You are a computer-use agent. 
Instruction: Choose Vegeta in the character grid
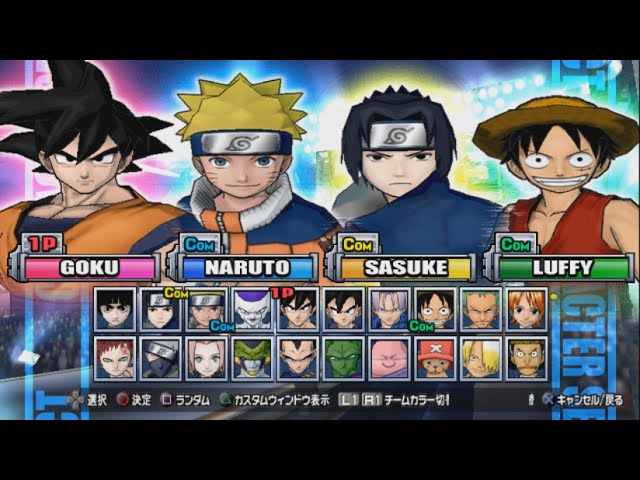298,357
